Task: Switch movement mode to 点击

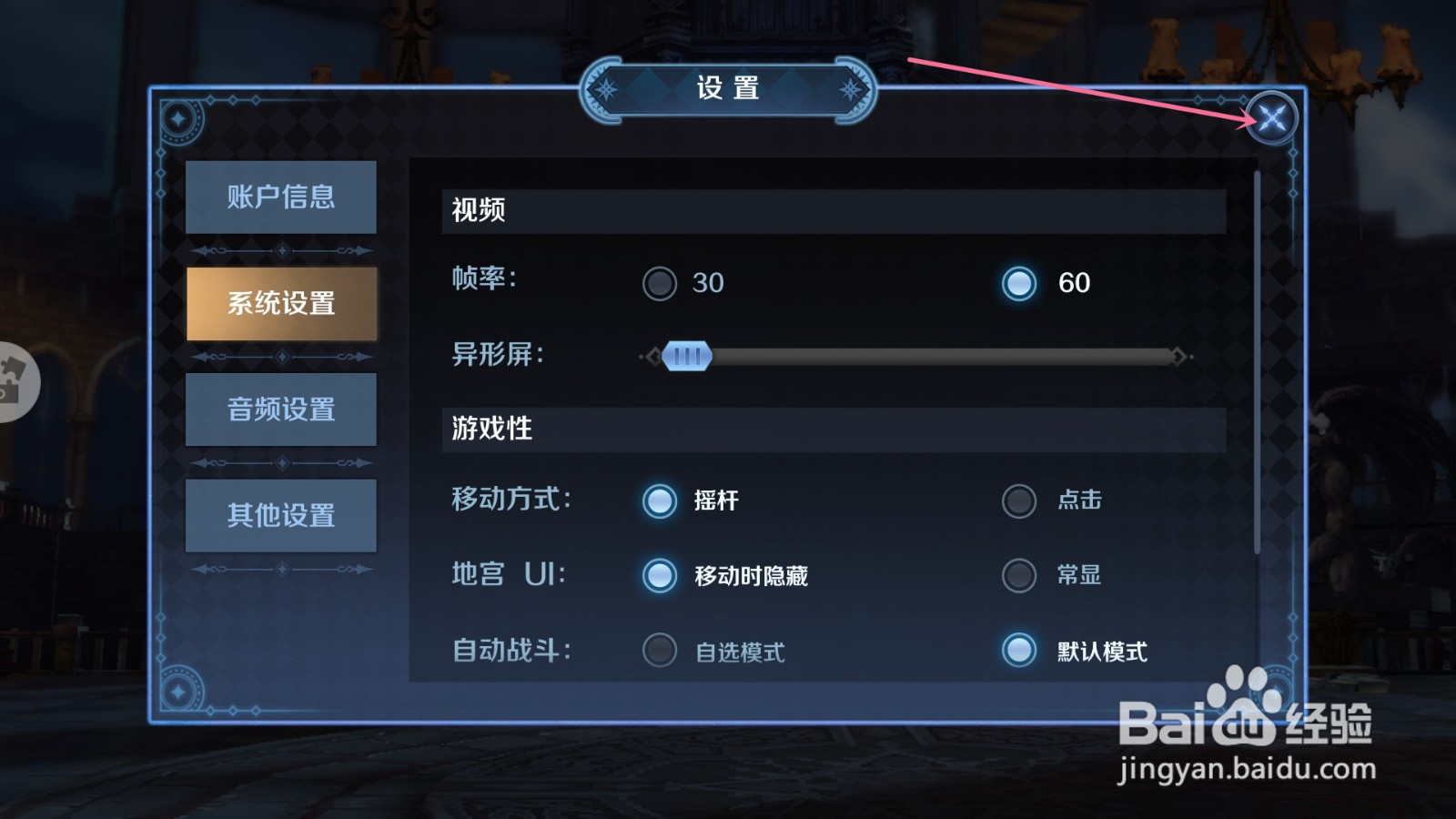Action: click(1018, 501)
